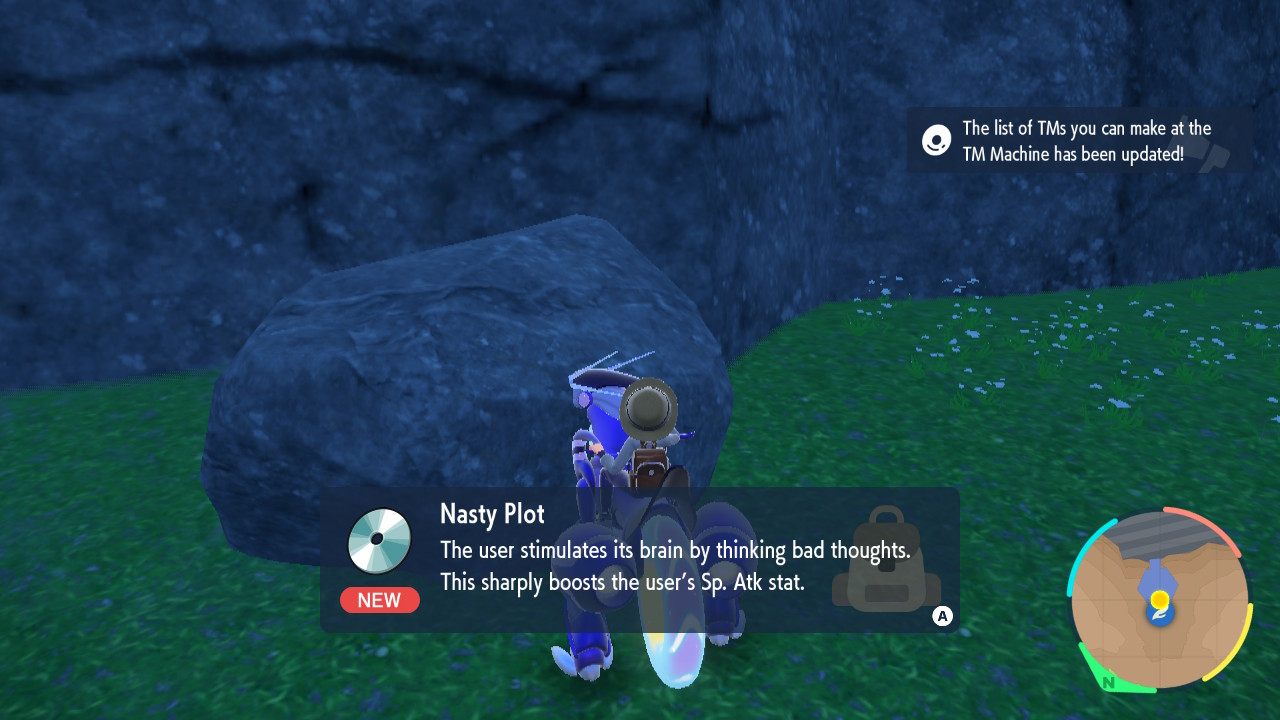Click the grid area of the circular minimap

click(1120, 620)
